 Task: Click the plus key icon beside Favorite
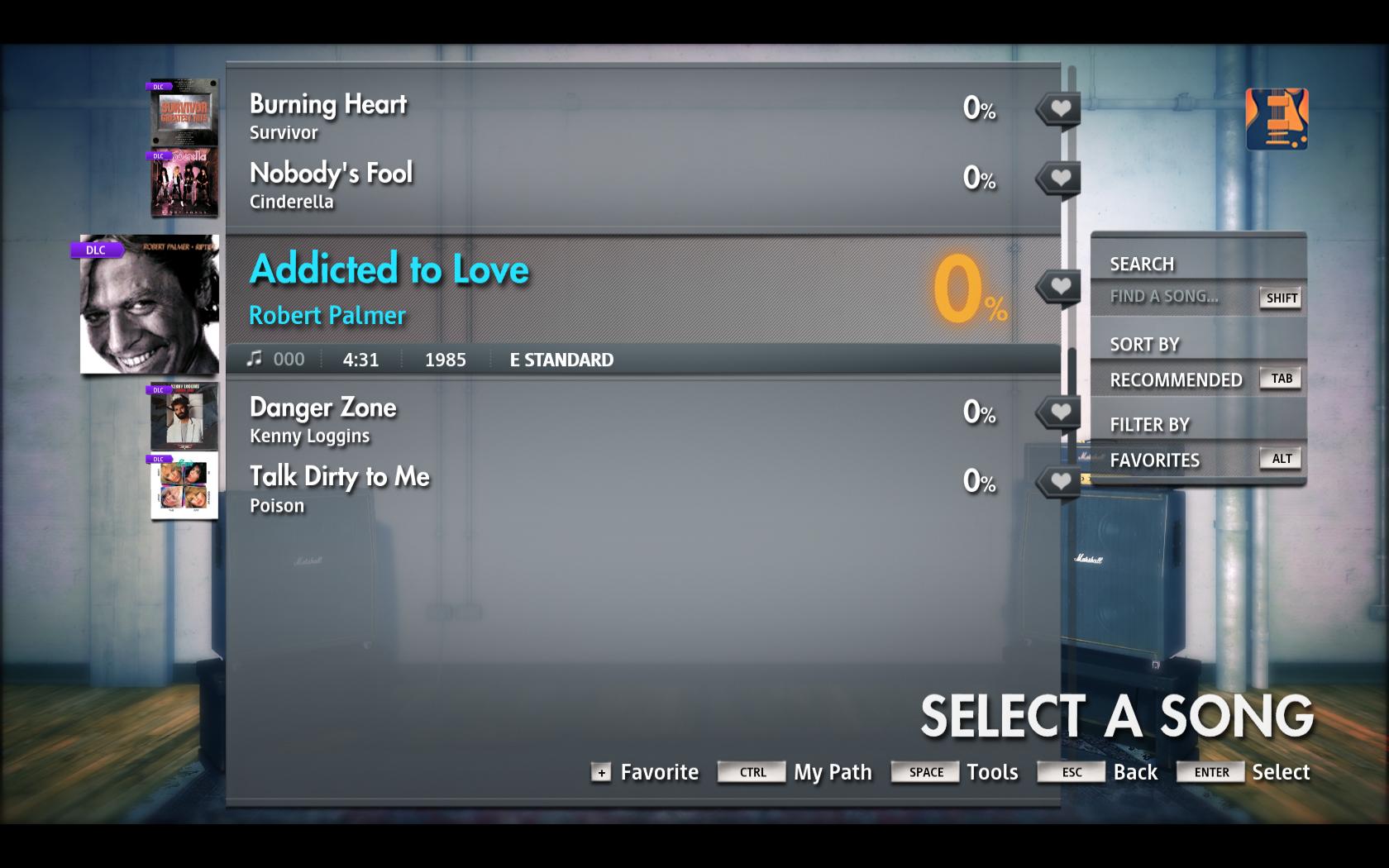tap(600, 775)
